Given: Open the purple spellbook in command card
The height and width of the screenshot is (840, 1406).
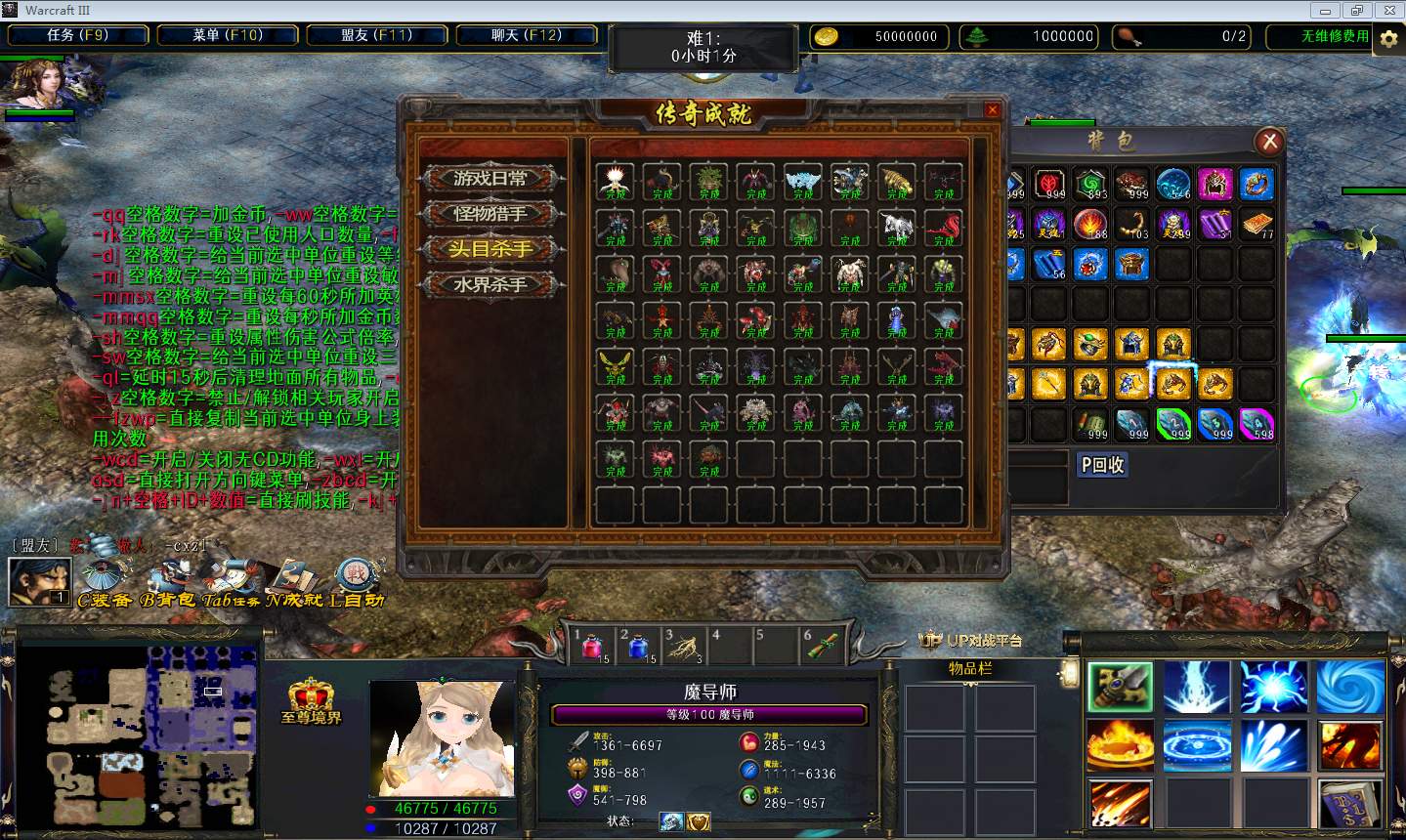Looking at the screenshot, I should point(1350,804).
